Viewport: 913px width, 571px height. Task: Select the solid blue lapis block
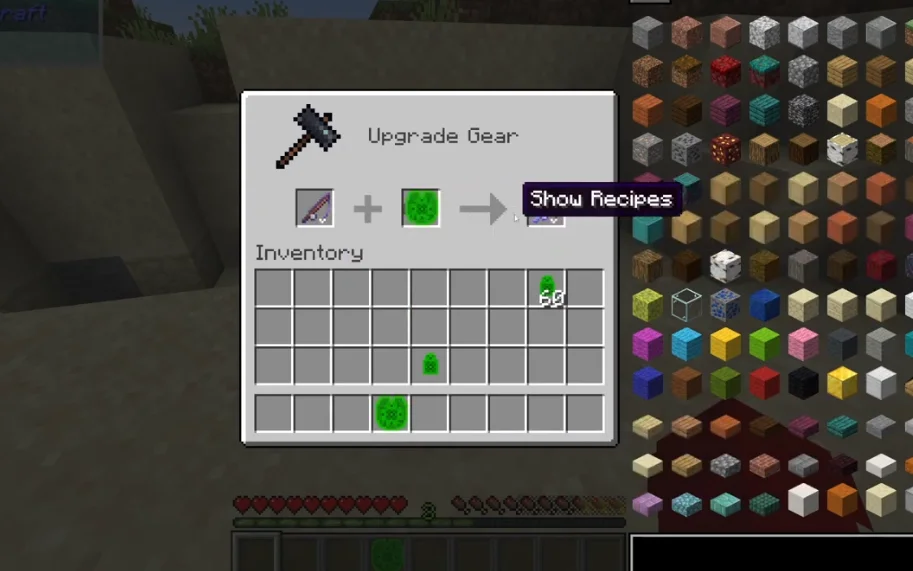764,305
